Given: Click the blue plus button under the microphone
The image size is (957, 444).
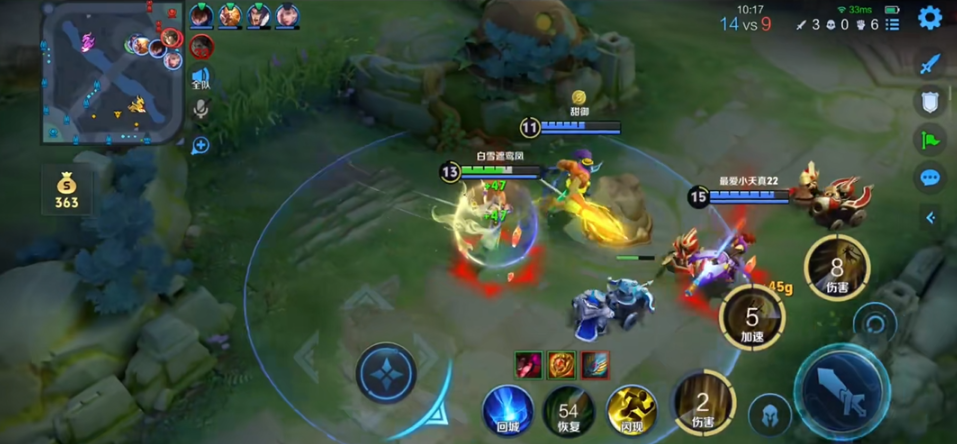Looking at the screenshot, I should pyautogui.click(x=201, y=146).
